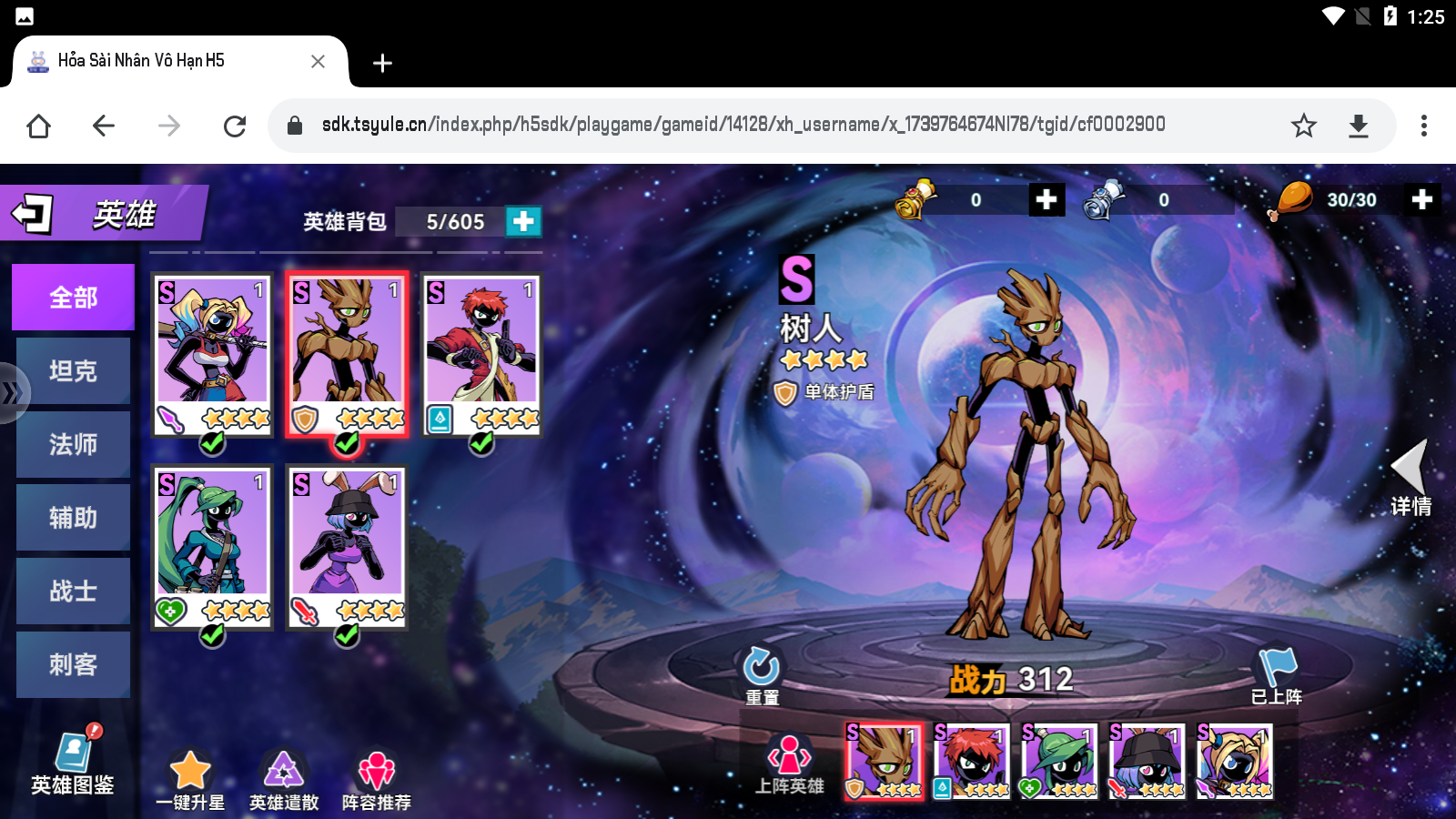
Task: Switch to the 坦克 tank category
Action: coord(73,370)
